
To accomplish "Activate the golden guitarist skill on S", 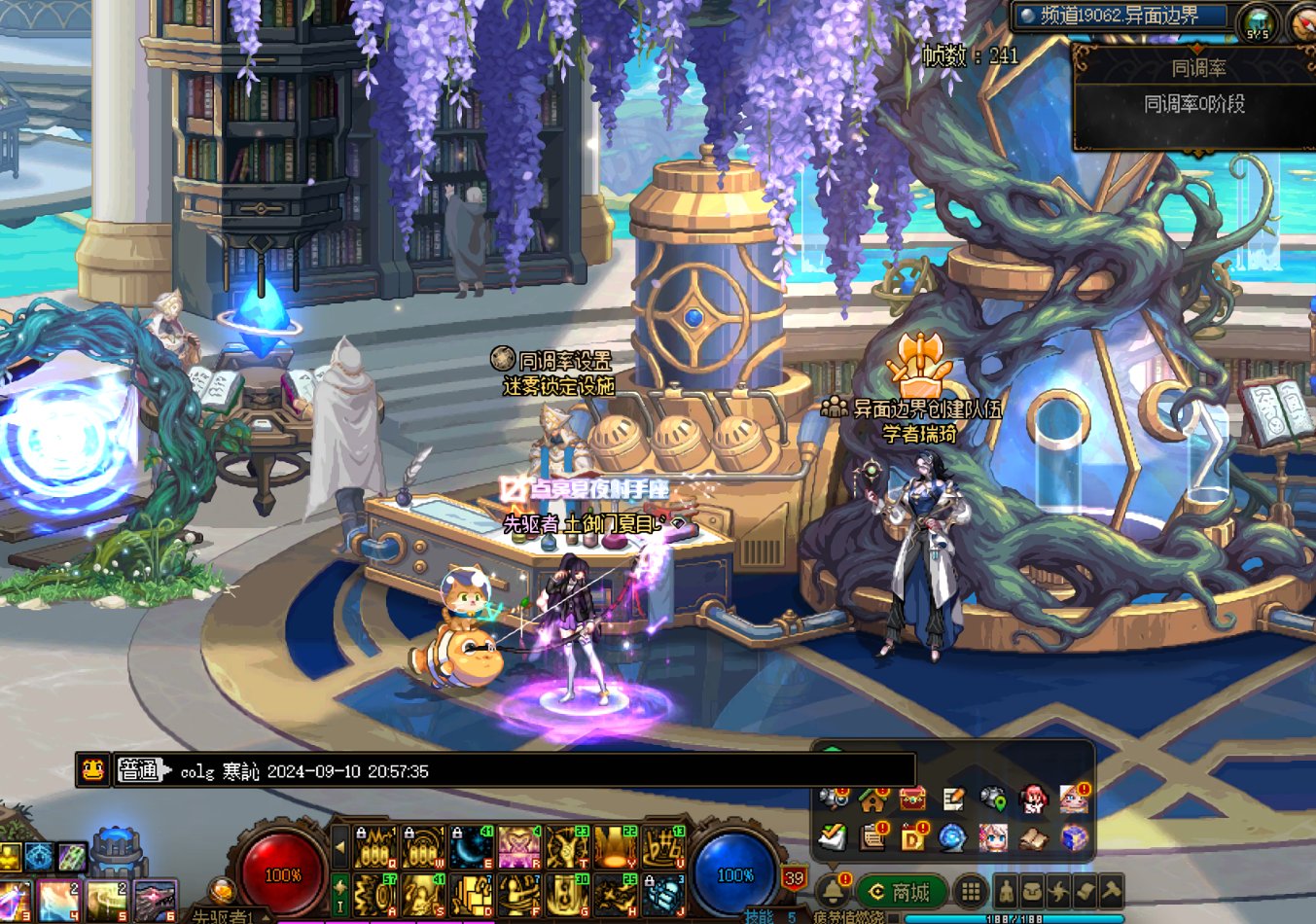I will pyautogui.click(x=424, y=895).
